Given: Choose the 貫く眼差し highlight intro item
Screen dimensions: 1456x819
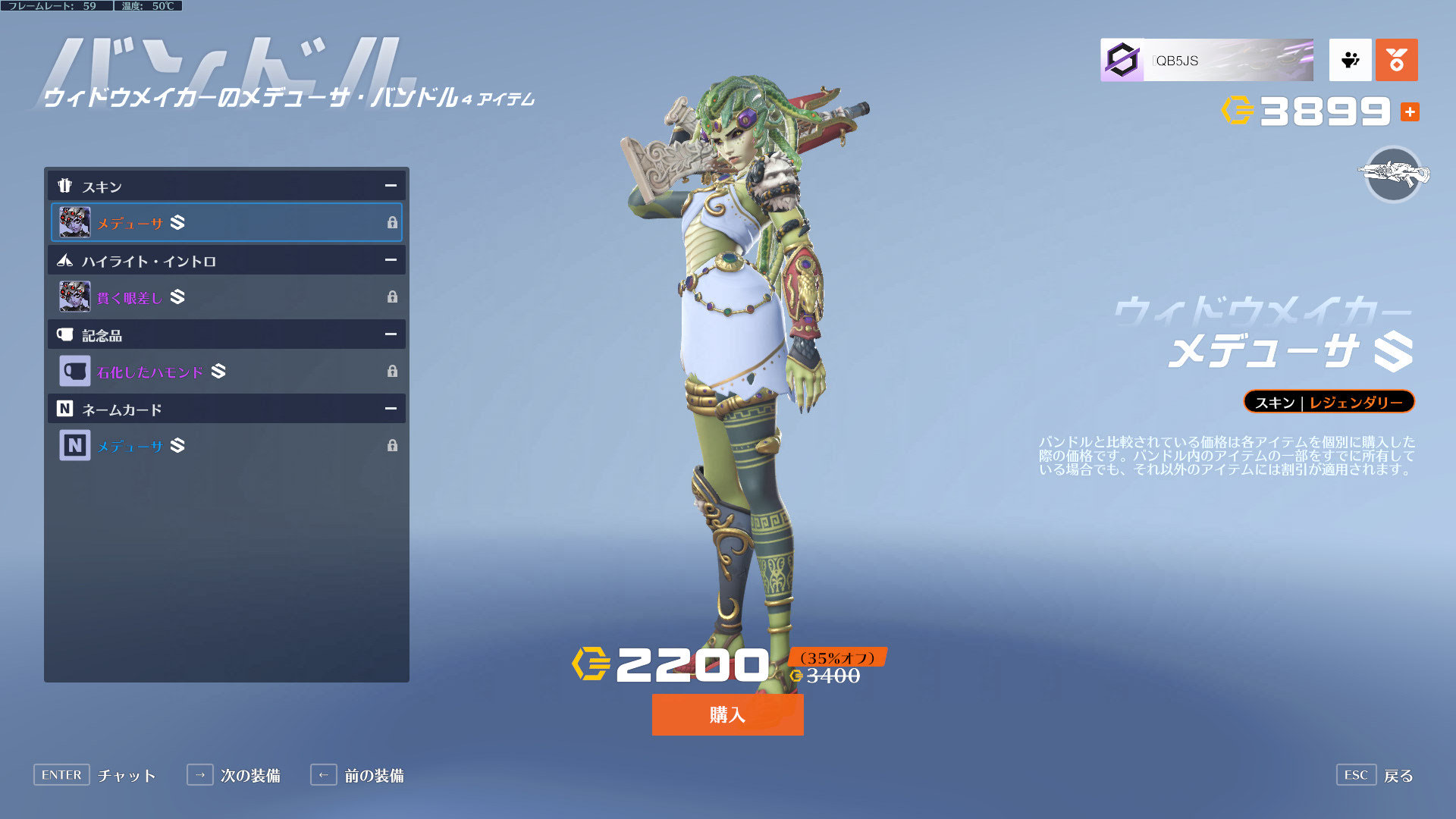Looking at the screenshot, I should [226, 297].
